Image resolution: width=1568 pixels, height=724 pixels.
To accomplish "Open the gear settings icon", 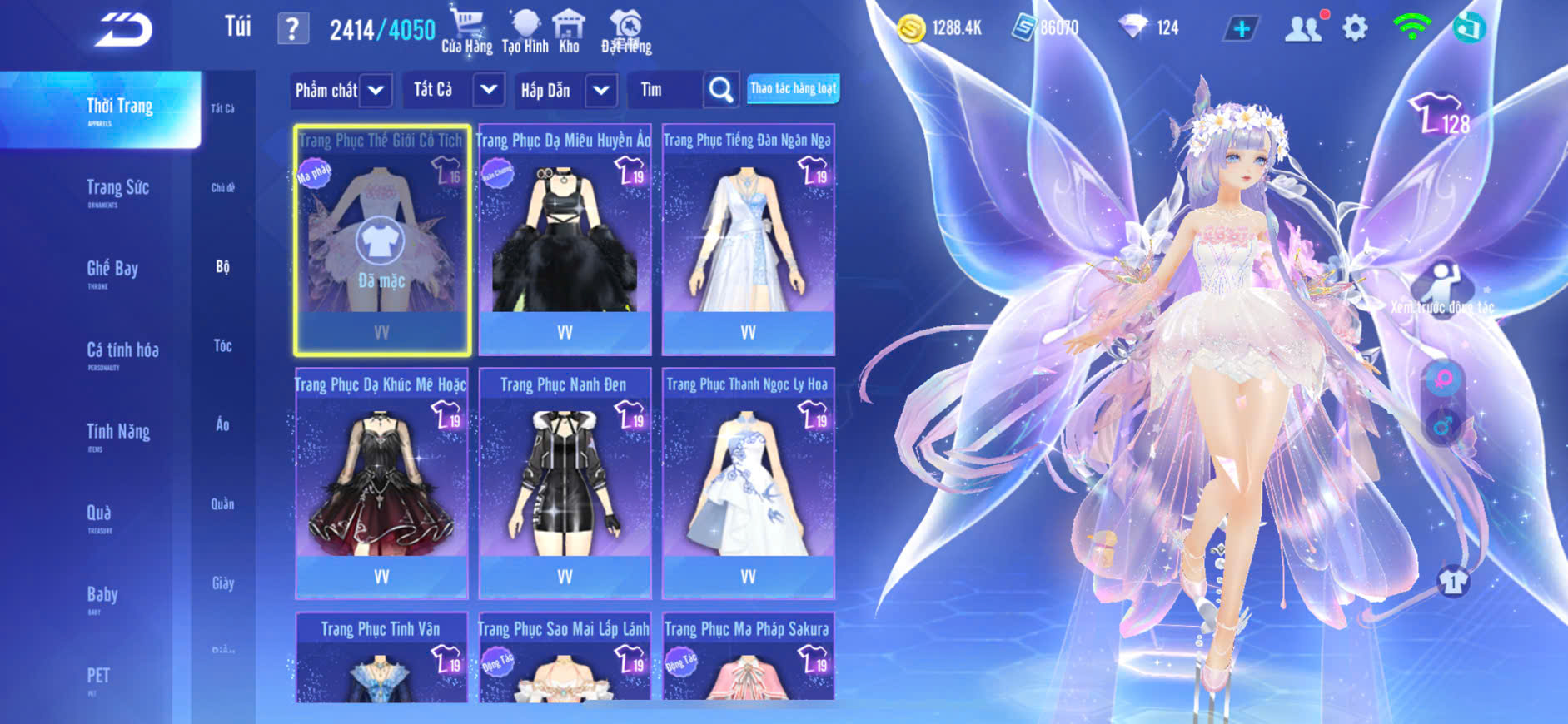I will [1355, 28].
